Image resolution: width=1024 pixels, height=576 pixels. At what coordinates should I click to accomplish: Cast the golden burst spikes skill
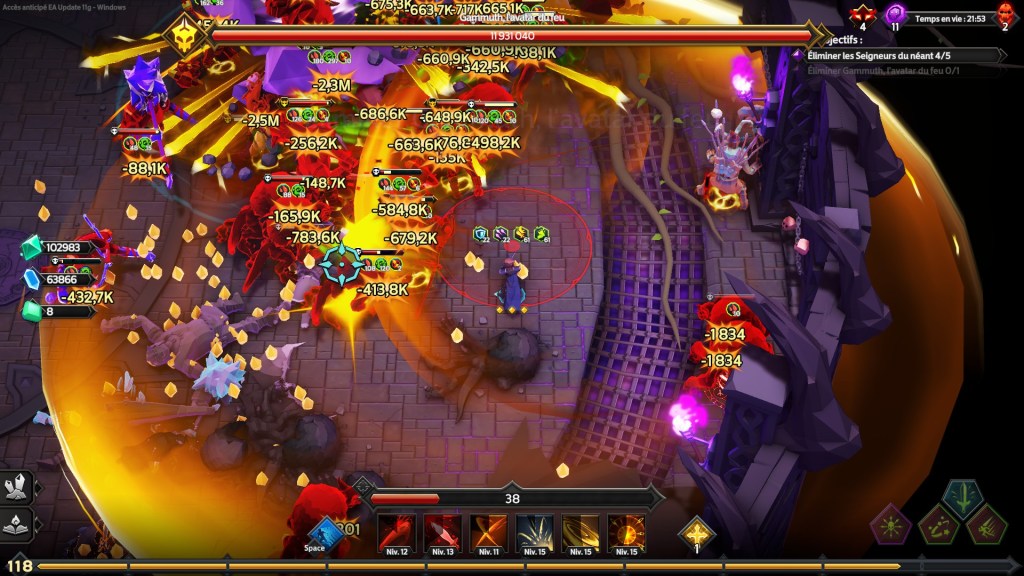(x=534, y=534)
